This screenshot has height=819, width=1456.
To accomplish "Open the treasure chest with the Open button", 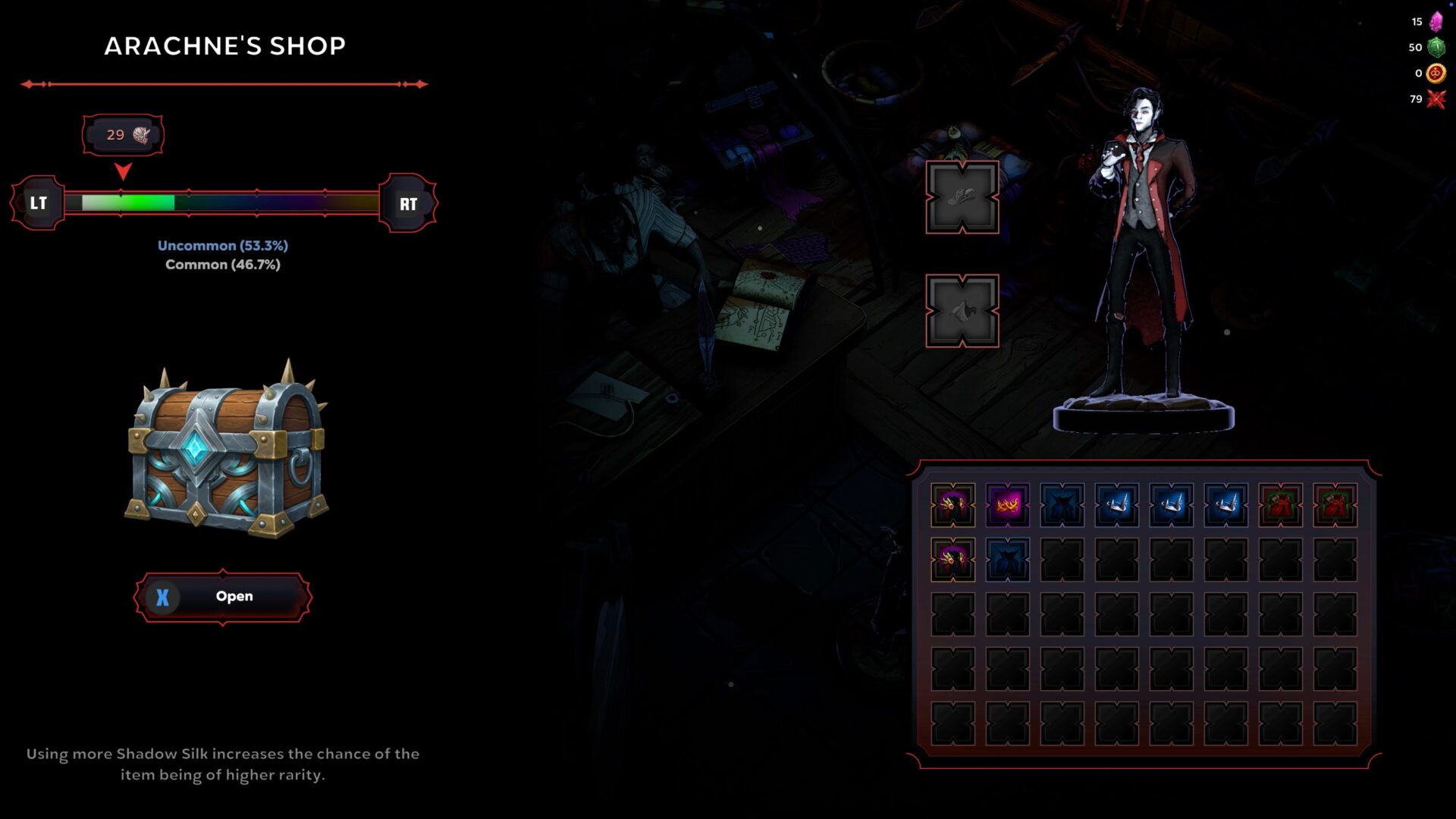I will pyautogui.click(x=223, y=597).
